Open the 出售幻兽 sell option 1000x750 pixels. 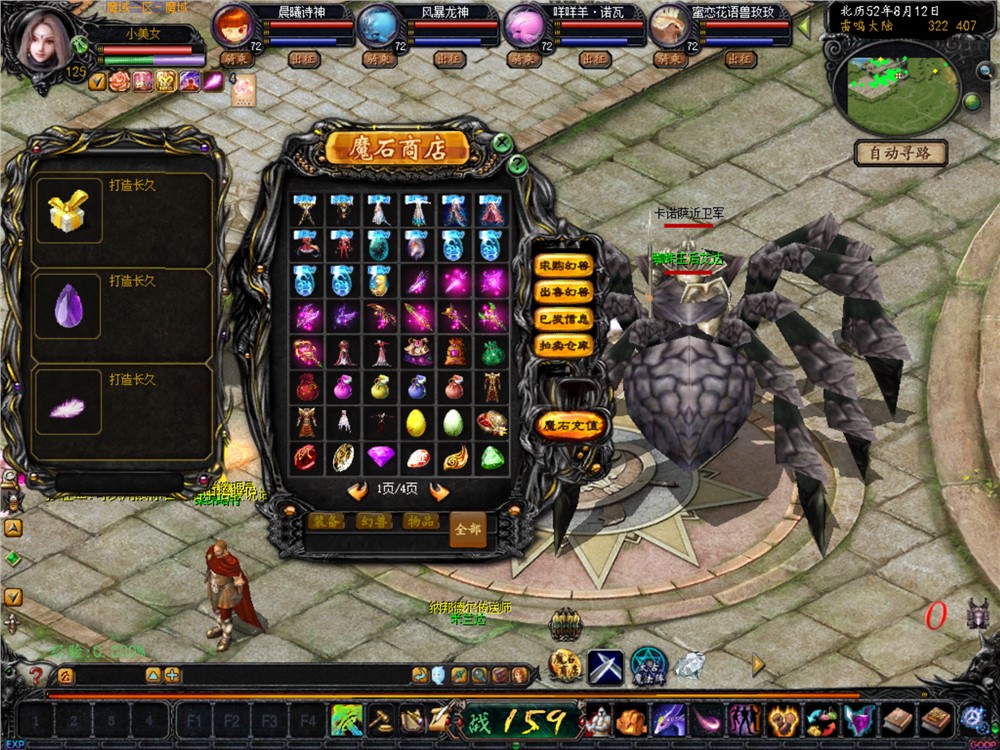(565, 292)
